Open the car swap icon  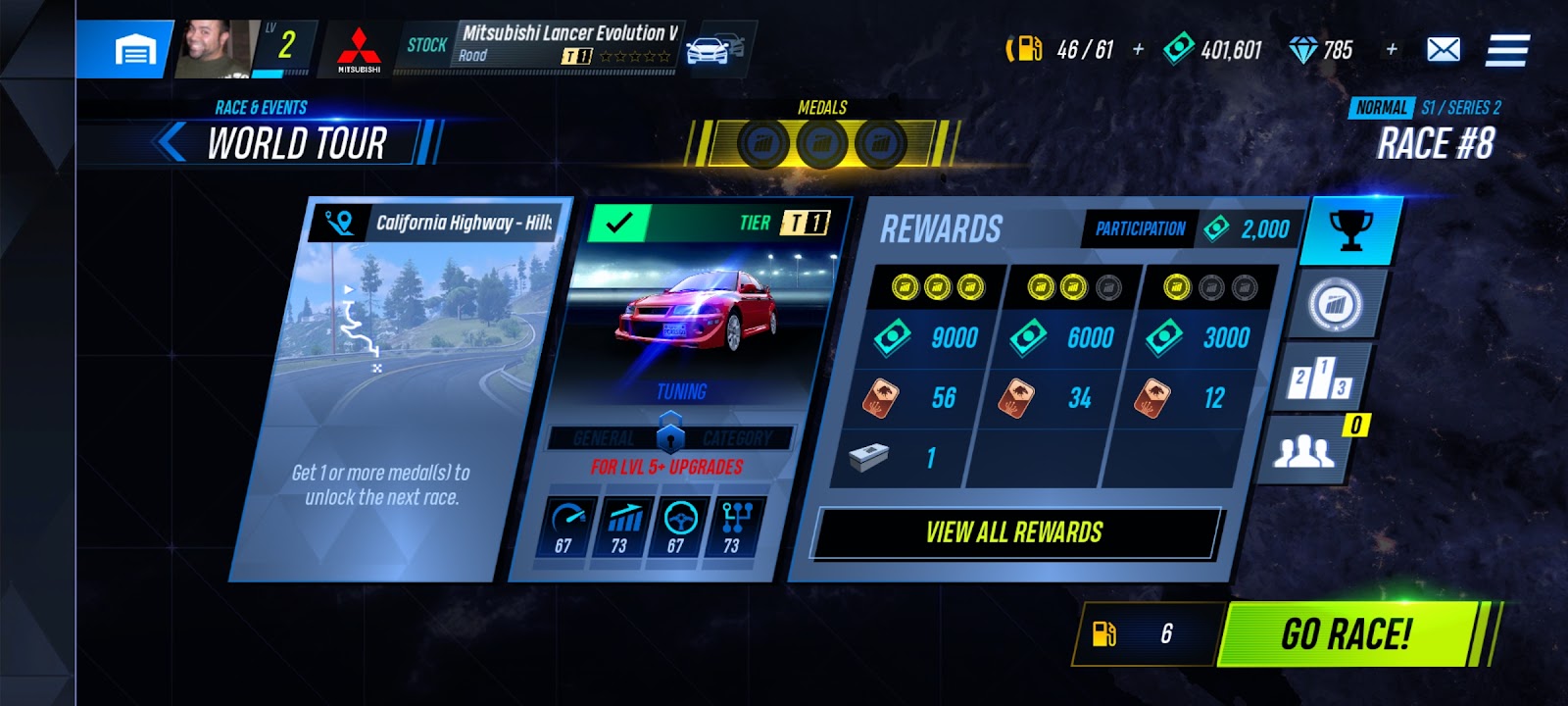(714, 48)
